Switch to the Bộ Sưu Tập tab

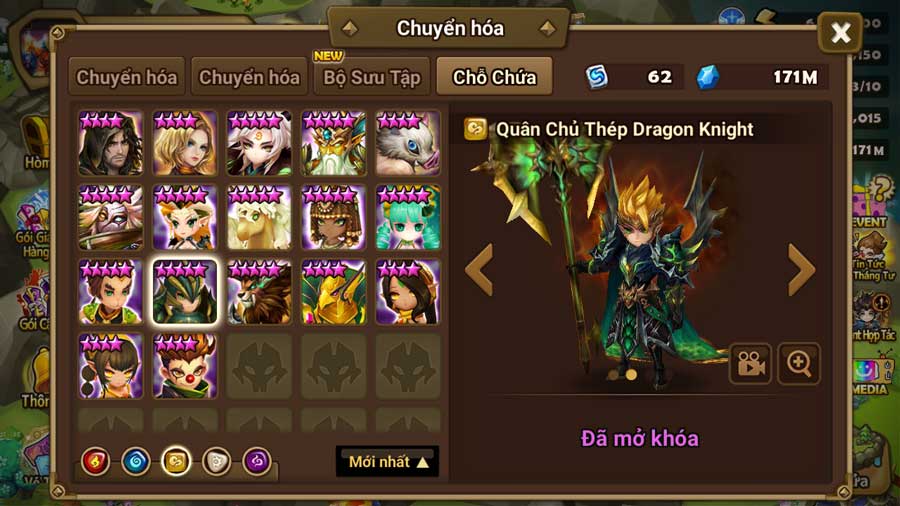pos(373,77)
